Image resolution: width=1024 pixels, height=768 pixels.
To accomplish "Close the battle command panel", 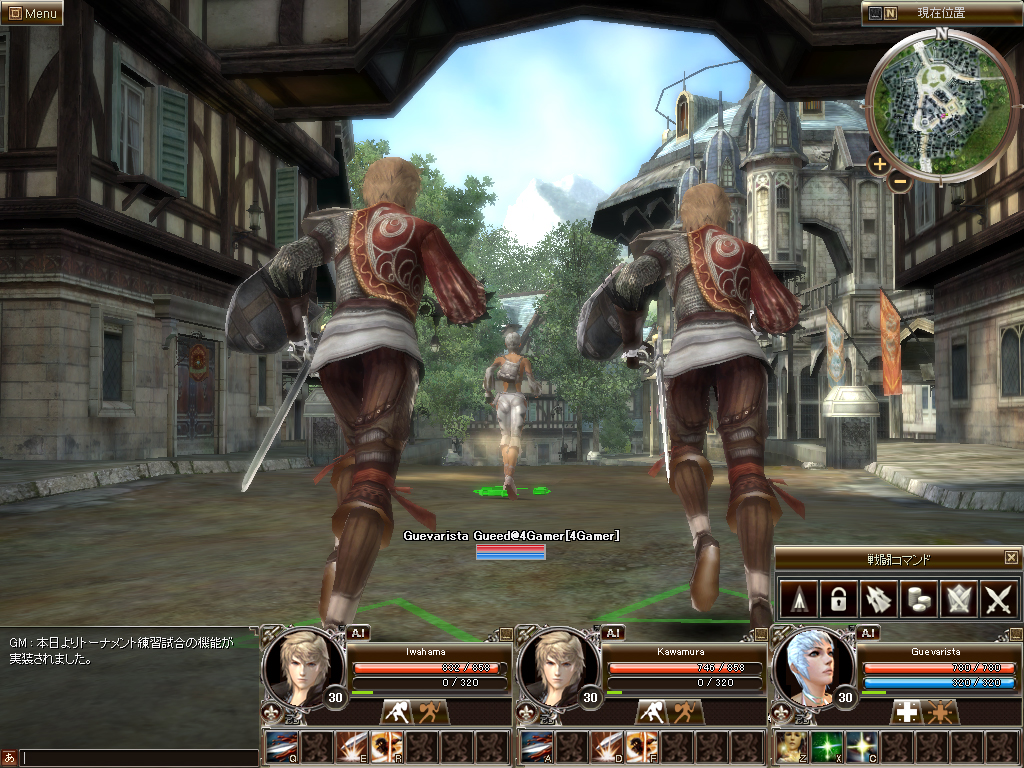I will click(x=1011, y=558).
